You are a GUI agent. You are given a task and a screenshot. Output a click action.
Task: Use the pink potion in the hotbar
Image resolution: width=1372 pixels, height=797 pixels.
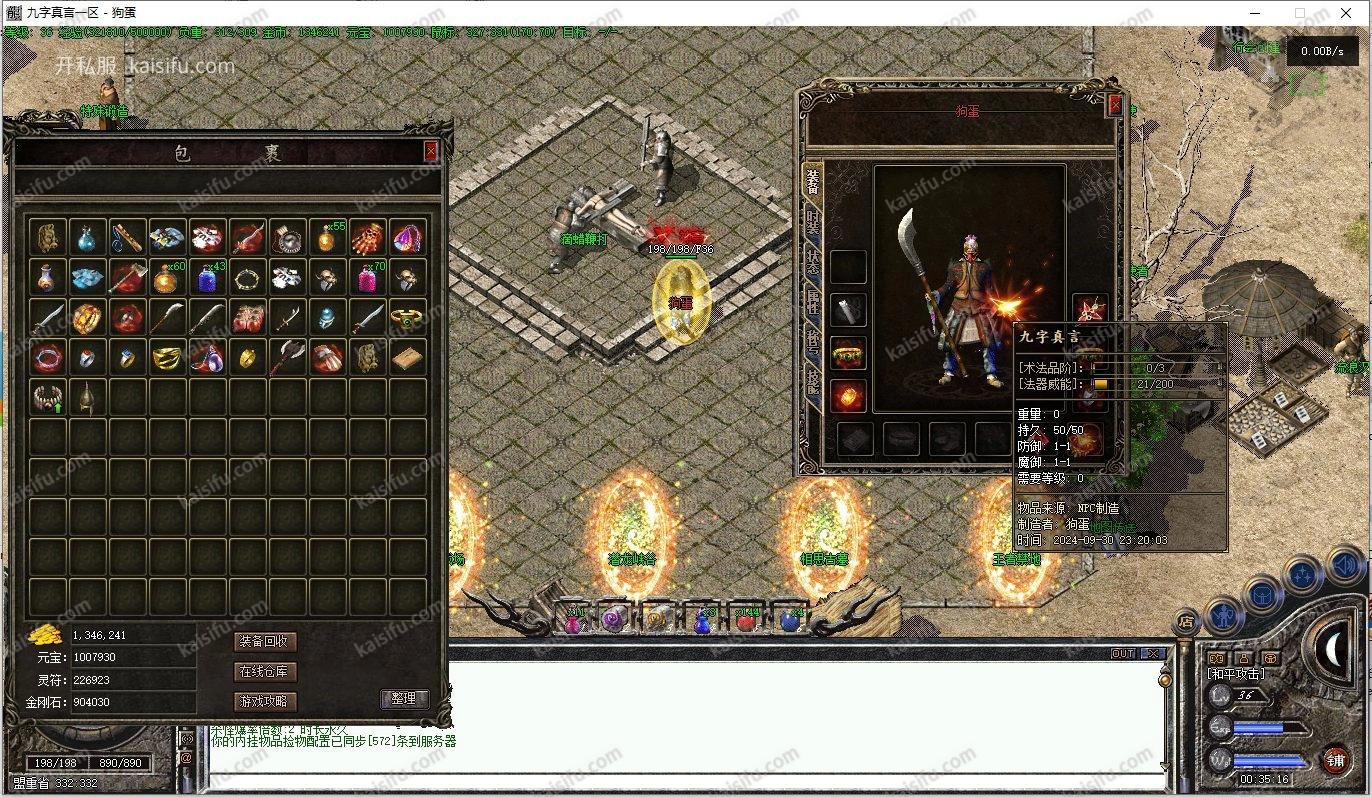click(574, 621)
